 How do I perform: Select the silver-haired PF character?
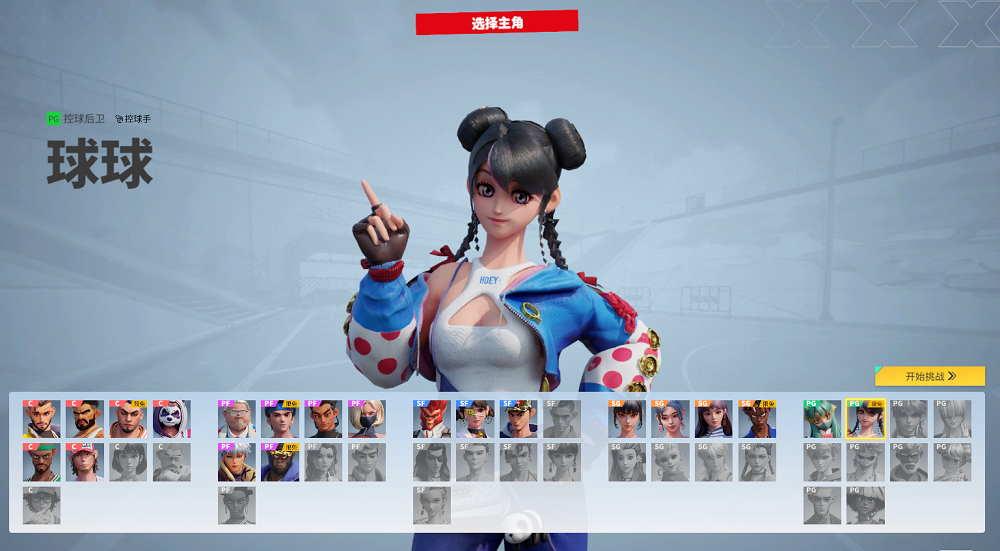237,462
